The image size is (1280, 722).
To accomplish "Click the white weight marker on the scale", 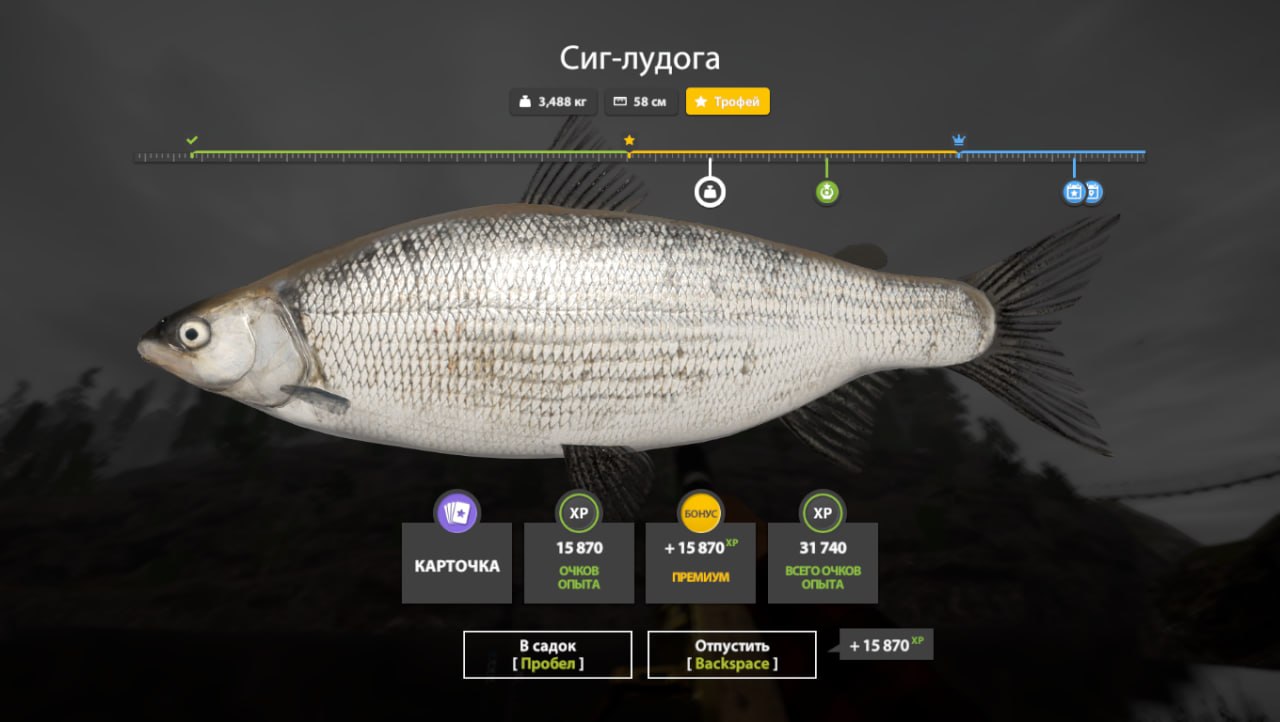I will coord(710,191).
